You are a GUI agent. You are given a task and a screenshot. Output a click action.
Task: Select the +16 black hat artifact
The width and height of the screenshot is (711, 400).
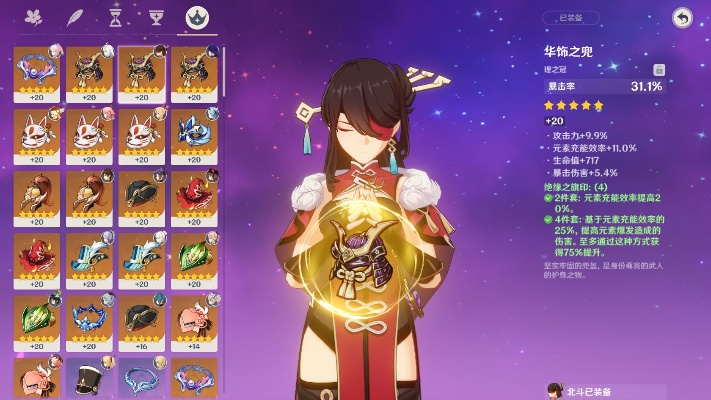tap(141, 319)
